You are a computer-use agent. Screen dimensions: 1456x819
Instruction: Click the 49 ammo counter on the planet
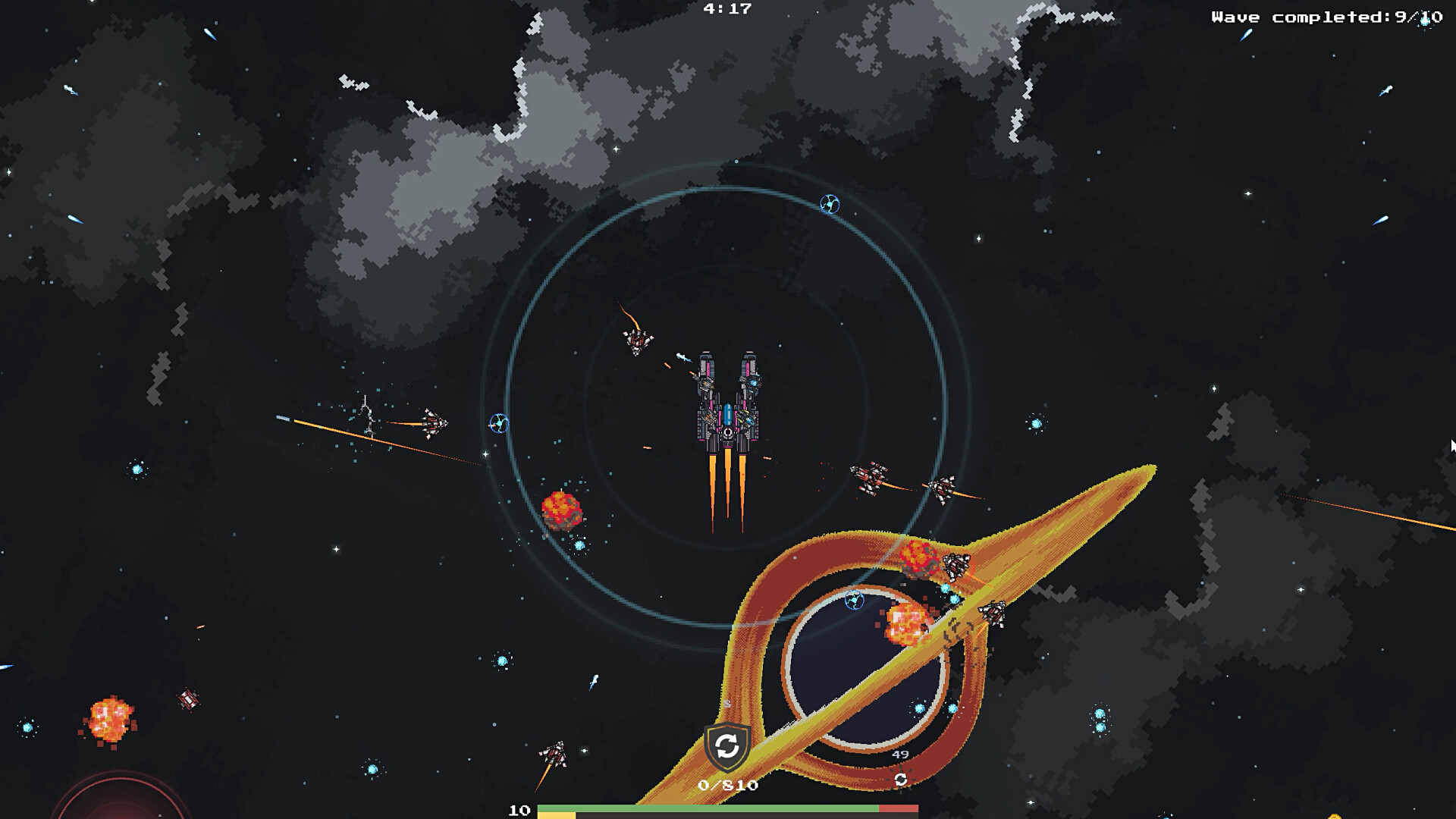click(899, 754)
